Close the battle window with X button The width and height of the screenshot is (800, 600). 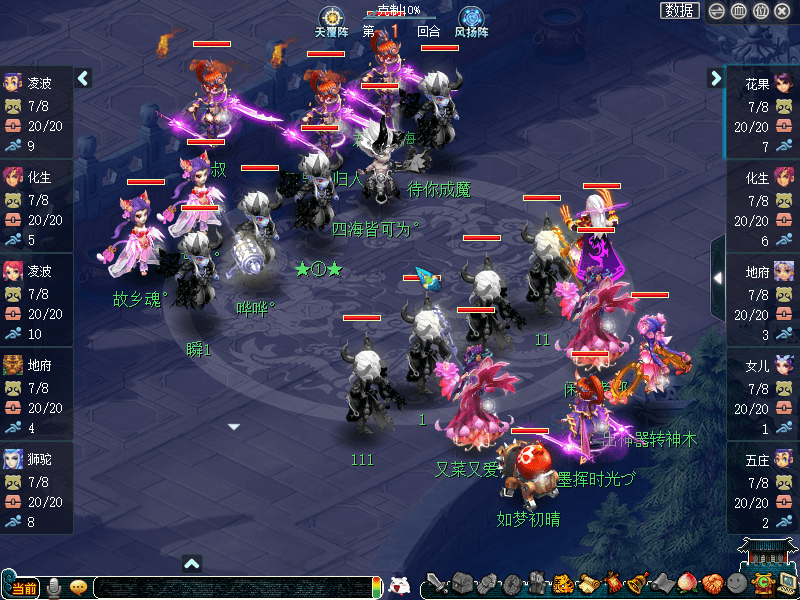point(783,11)
